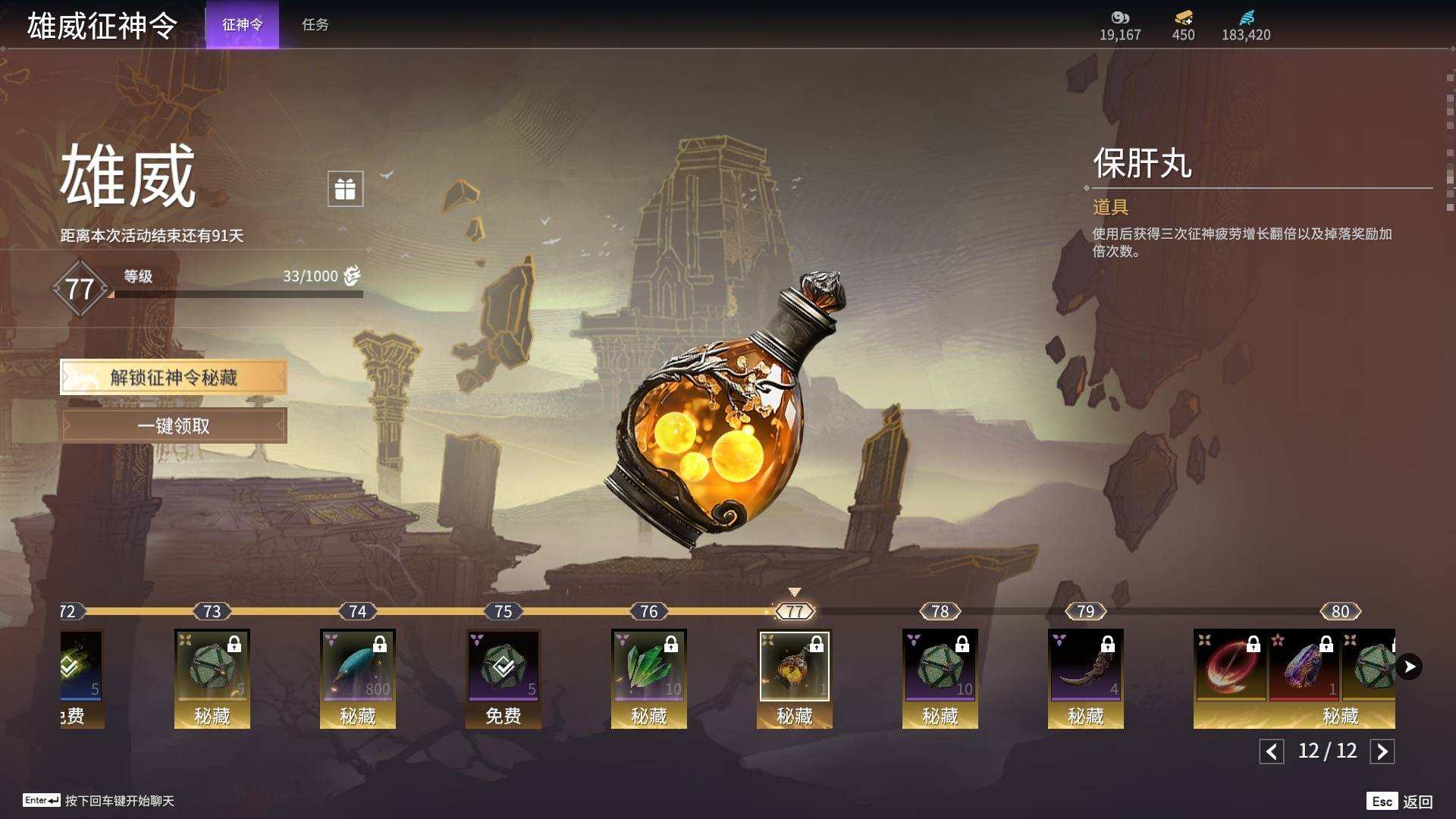Select the green crystal reward at level 76

[649, 667]
